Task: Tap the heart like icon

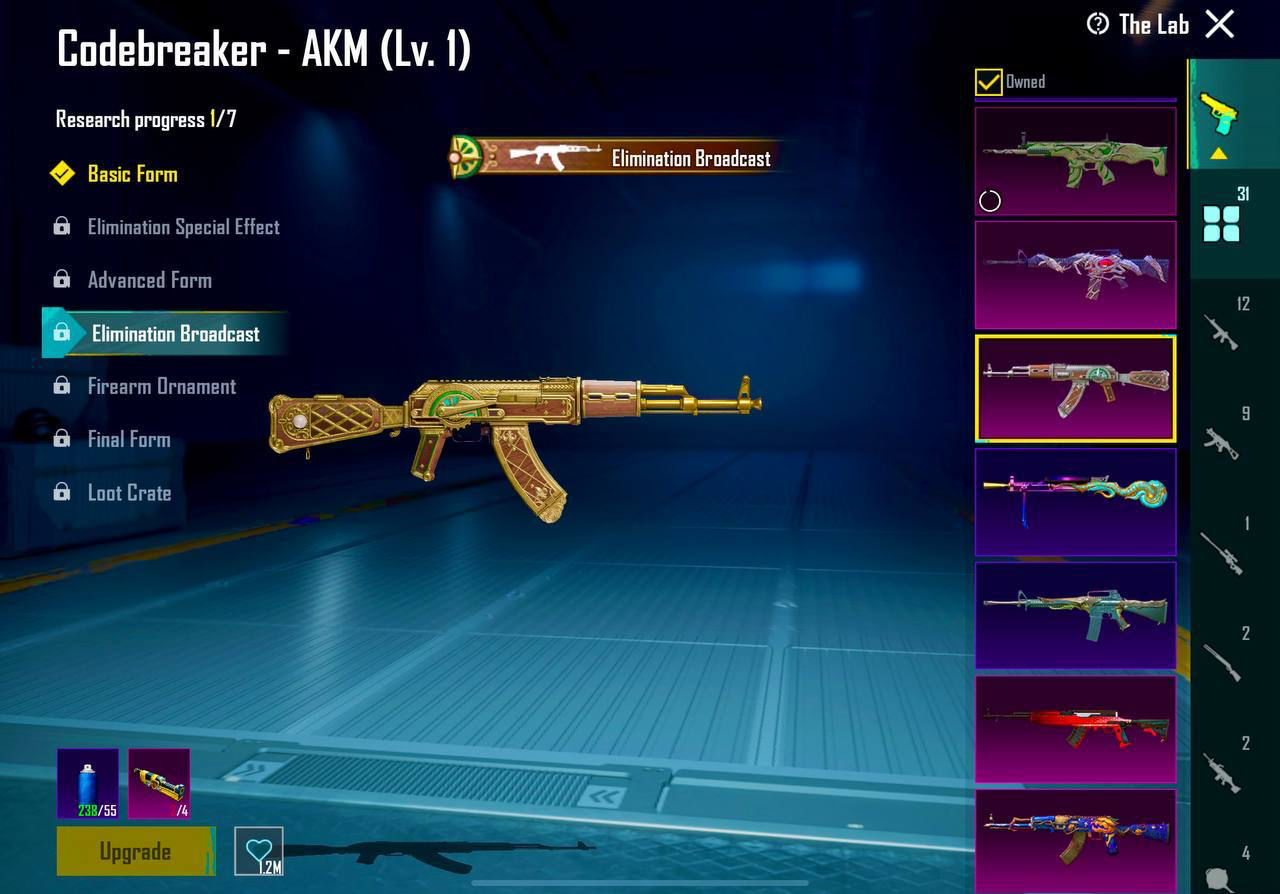Action: click(259, 852)
